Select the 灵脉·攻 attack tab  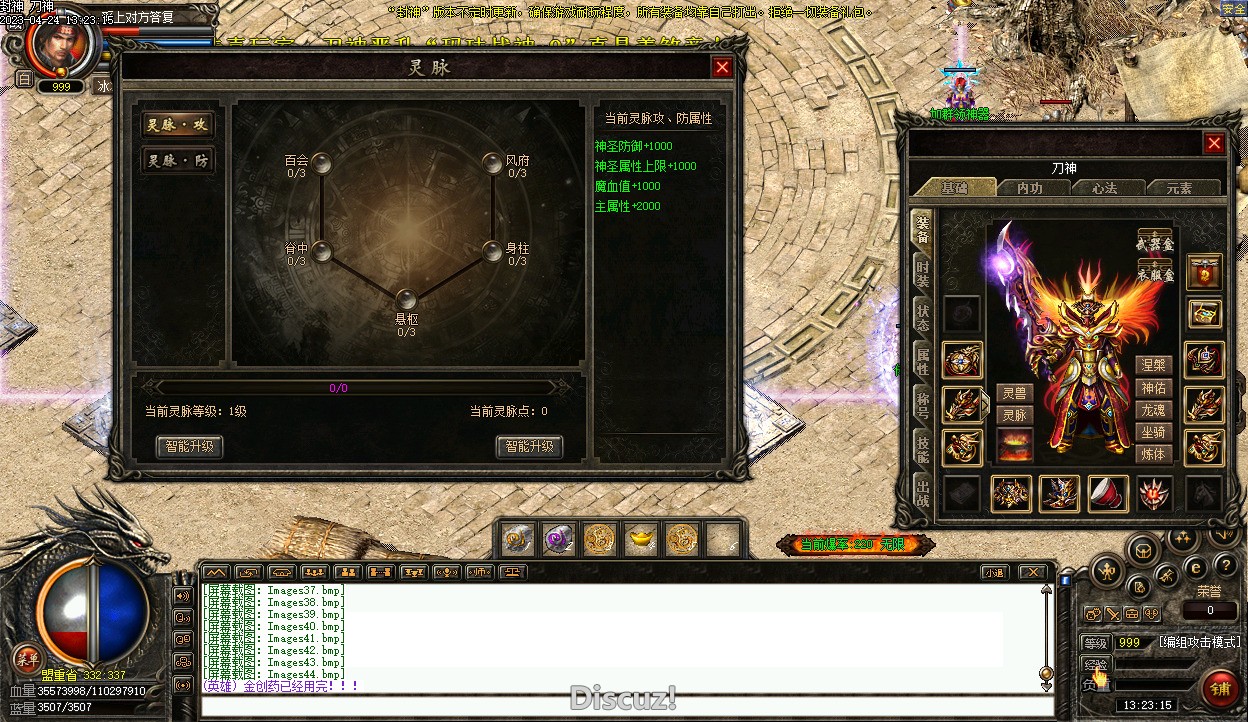click(x=177, y=125)
